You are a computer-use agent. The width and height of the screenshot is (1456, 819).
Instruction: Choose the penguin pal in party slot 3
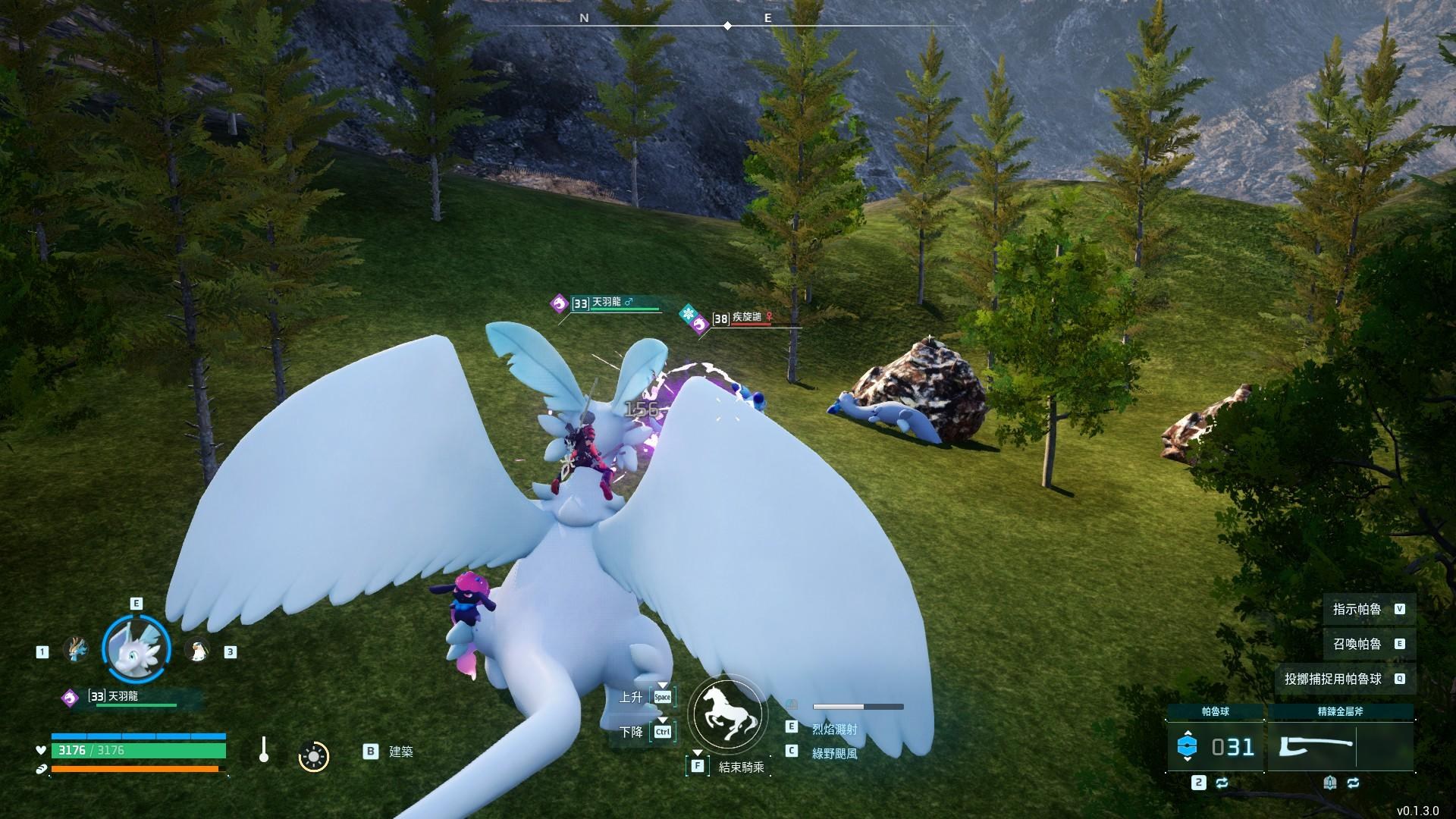click(x=198, y=650)
